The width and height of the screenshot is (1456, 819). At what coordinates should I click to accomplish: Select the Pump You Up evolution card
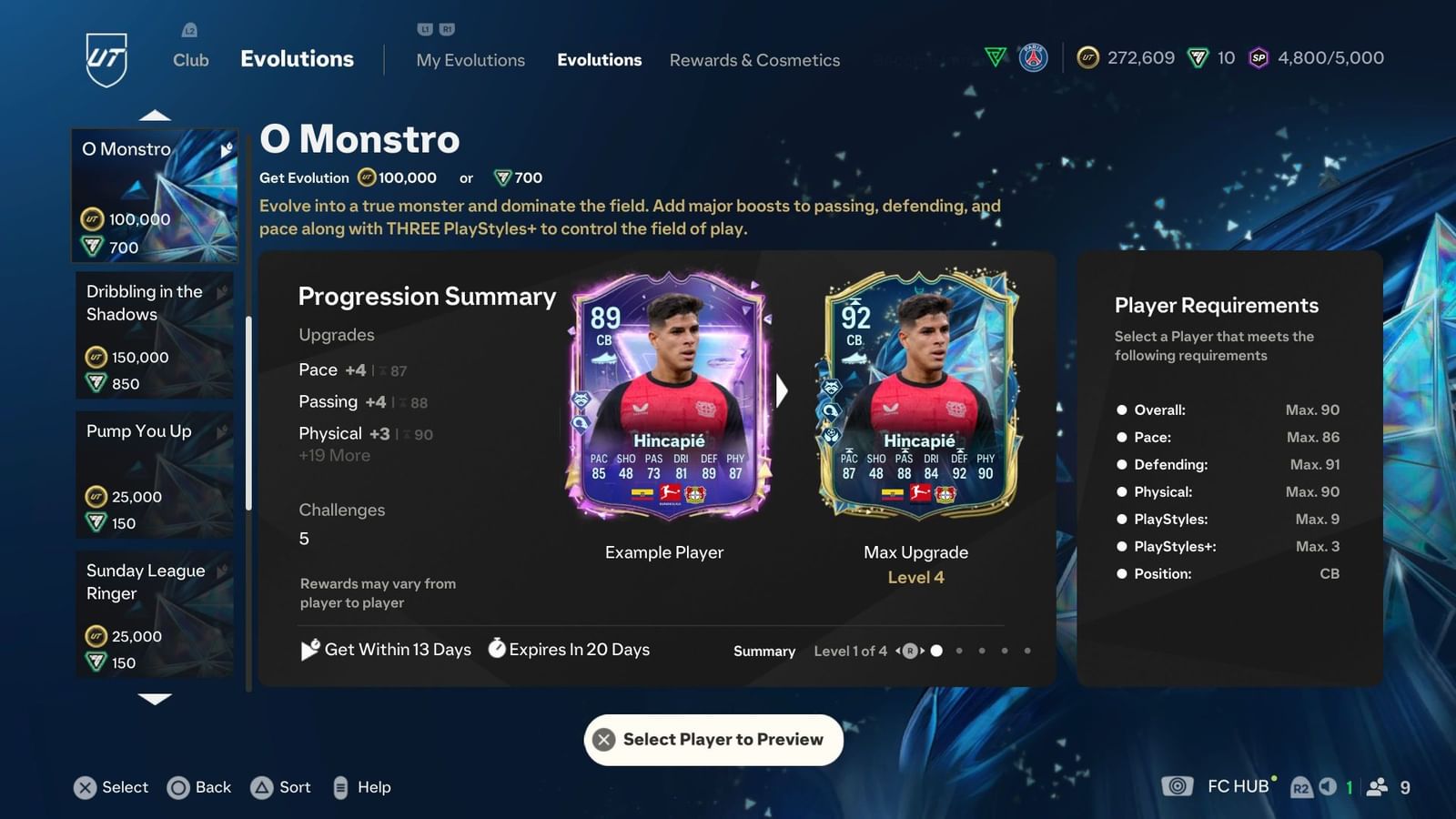click(x=155, y=473)
